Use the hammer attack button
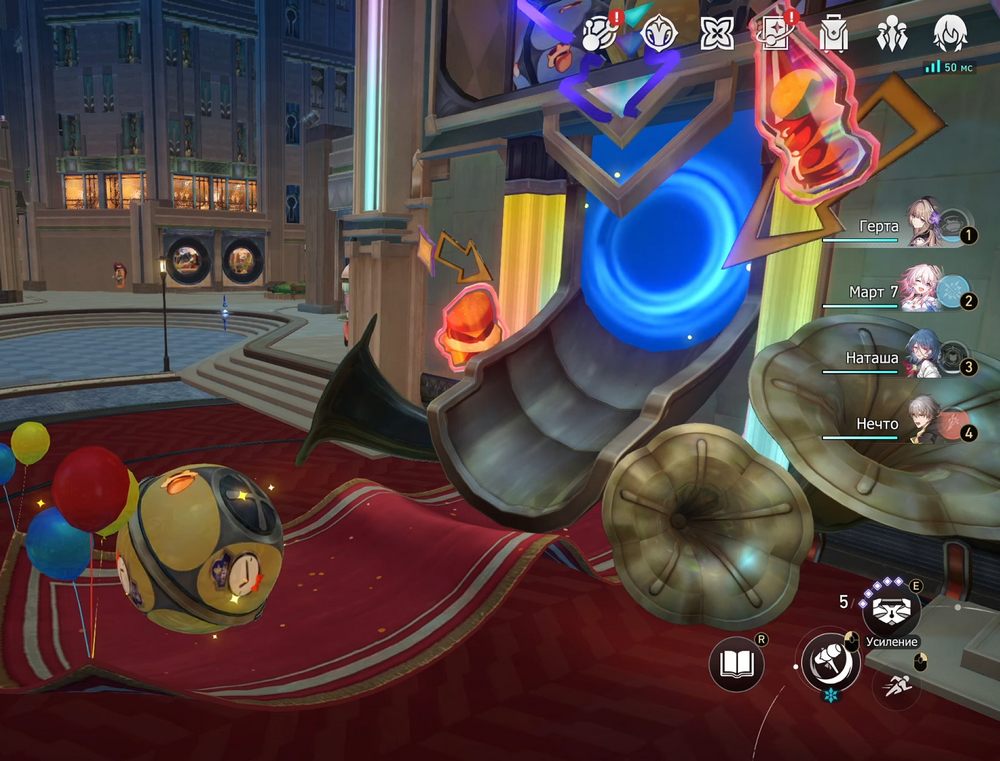The width and height of the screenshot is (1000, 761). 831,659
